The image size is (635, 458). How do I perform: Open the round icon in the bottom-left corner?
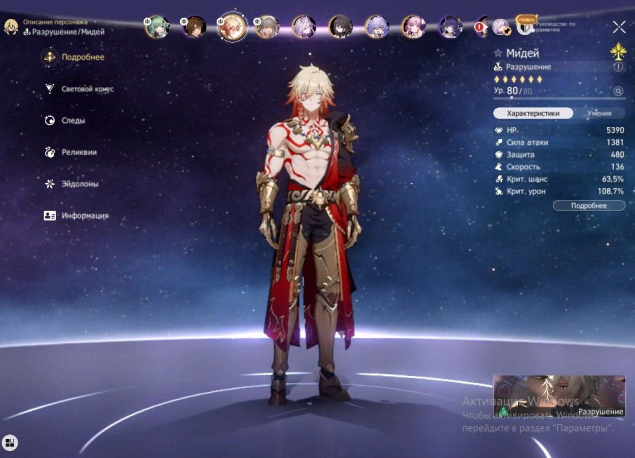tap(10, 441)
